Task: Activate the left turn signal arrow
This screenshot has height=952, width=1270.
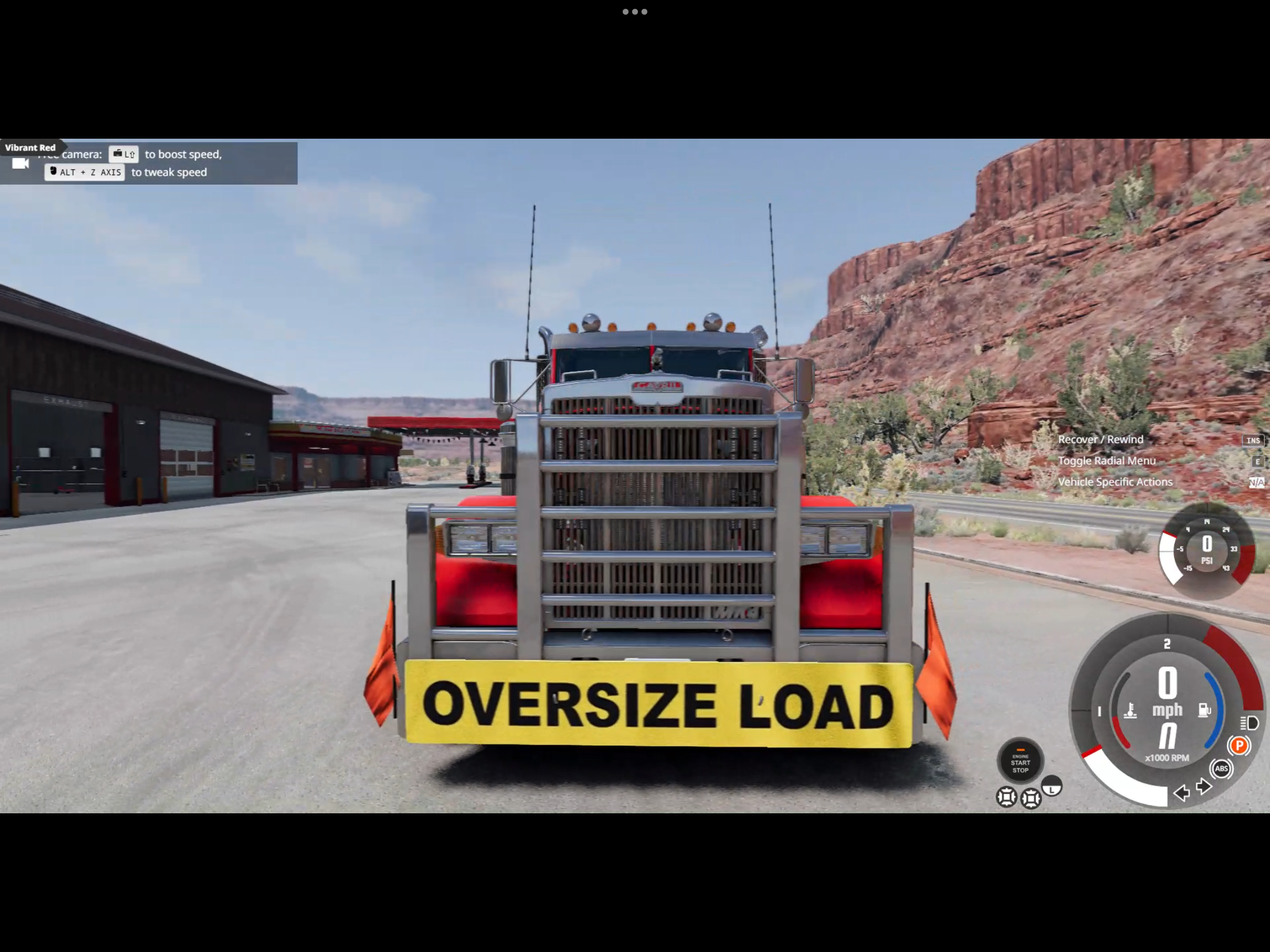Action: coord(1181,793)
